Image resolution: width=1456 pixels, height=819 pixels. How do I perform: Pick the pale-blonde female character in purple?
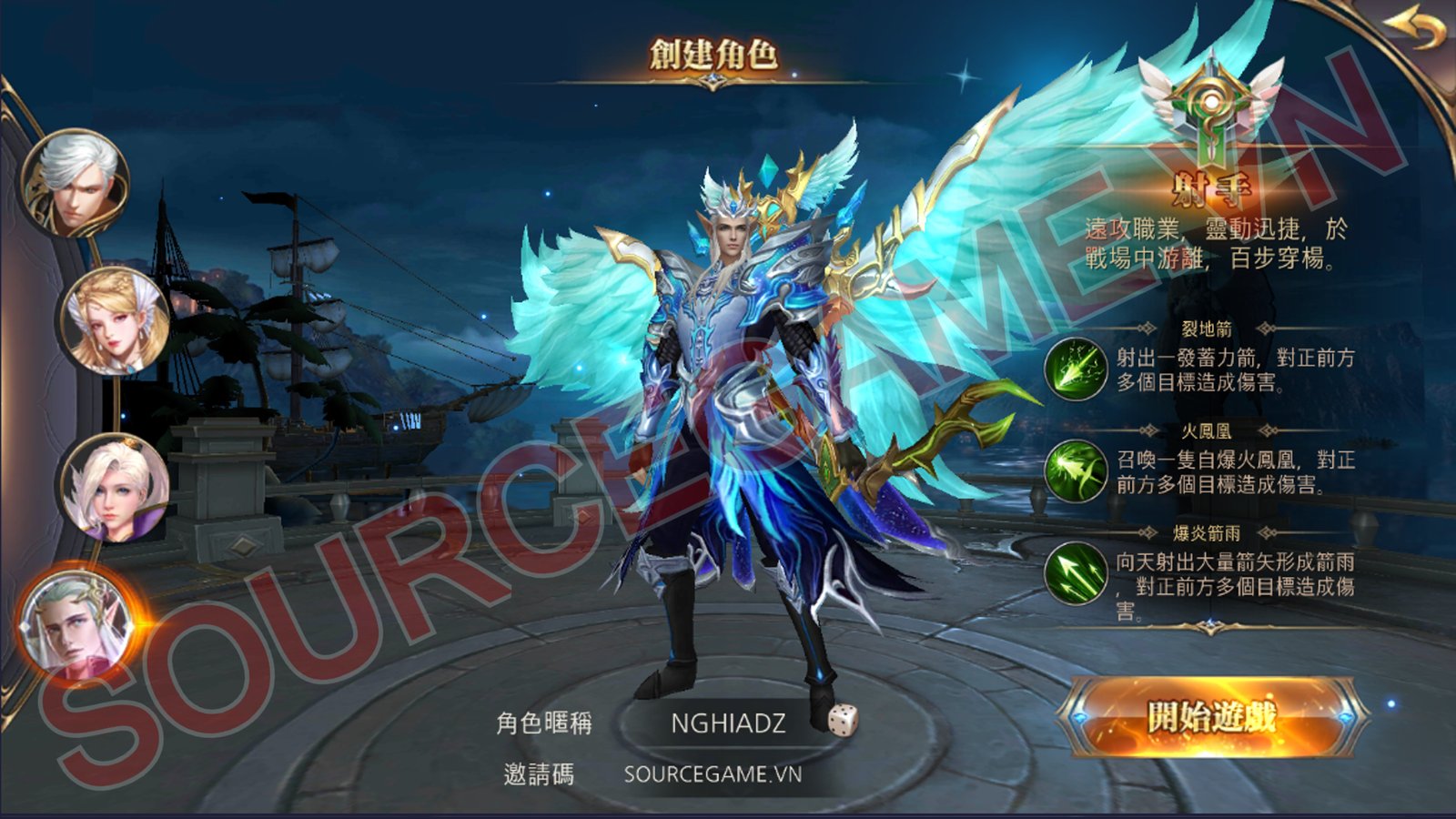click(115, 487)
